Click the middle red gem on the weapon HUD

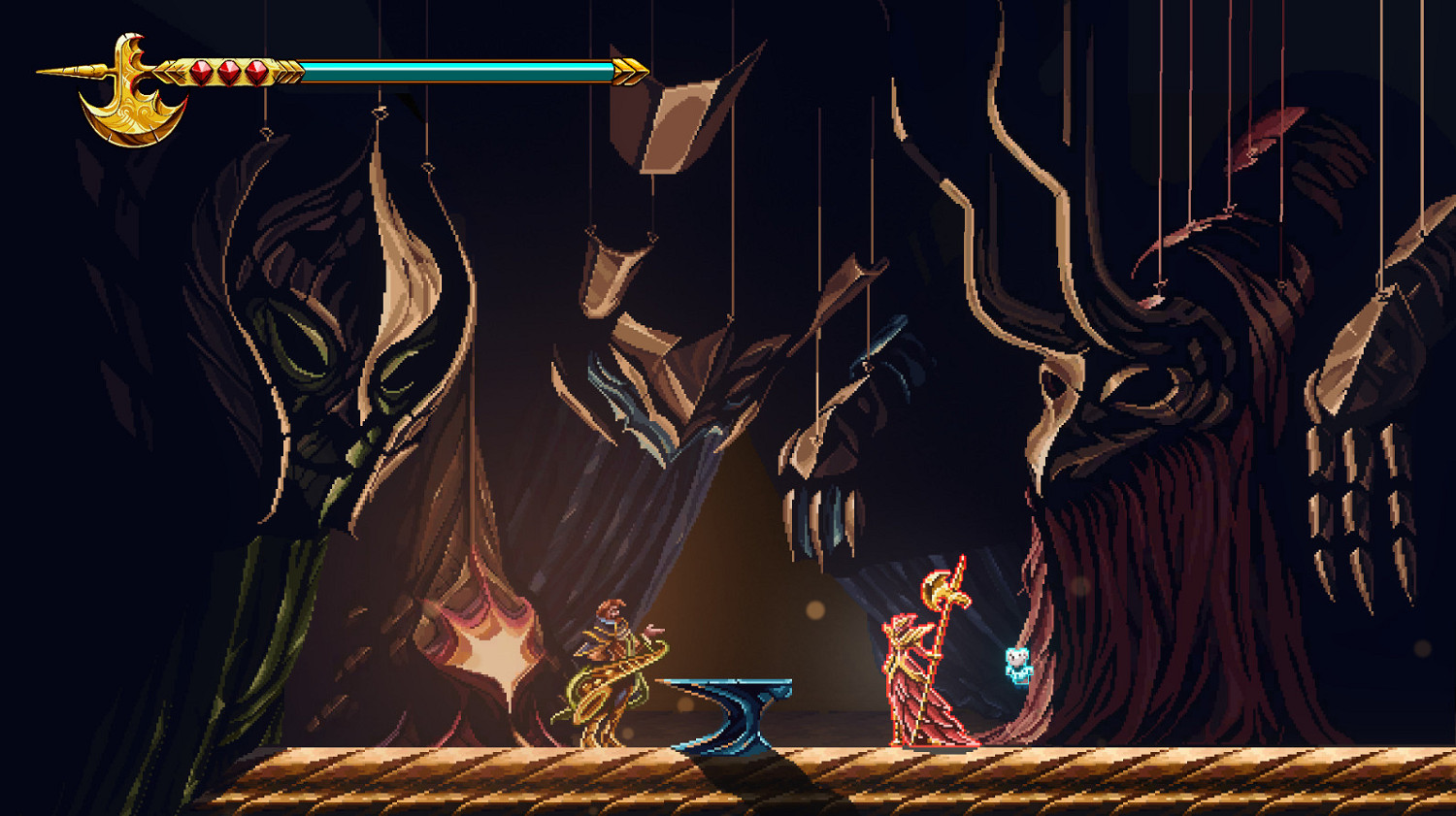pos(227,72)
